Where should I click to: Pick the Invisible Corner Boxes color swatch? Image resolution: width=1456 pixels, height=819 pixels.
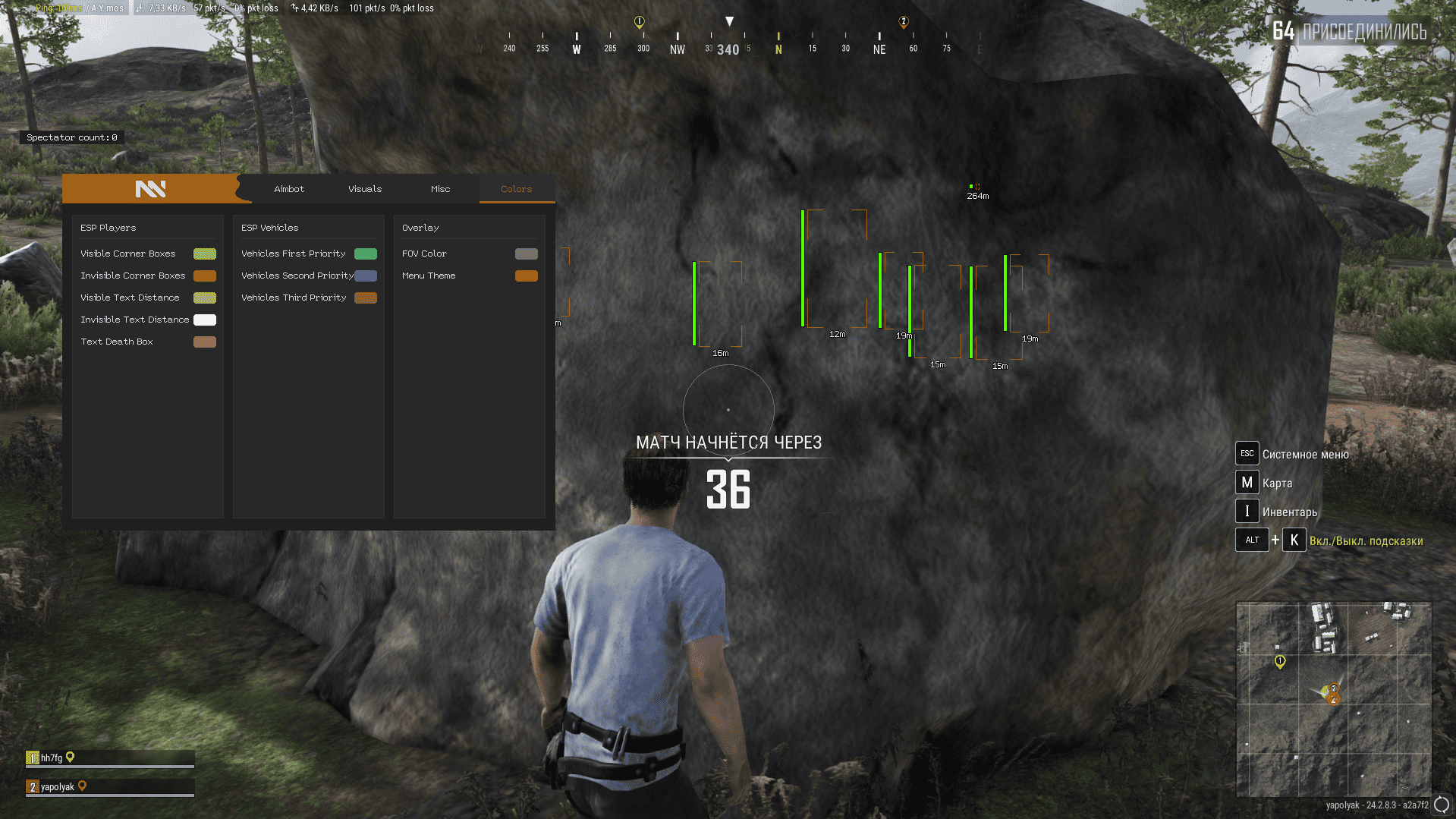pos(205,276)
